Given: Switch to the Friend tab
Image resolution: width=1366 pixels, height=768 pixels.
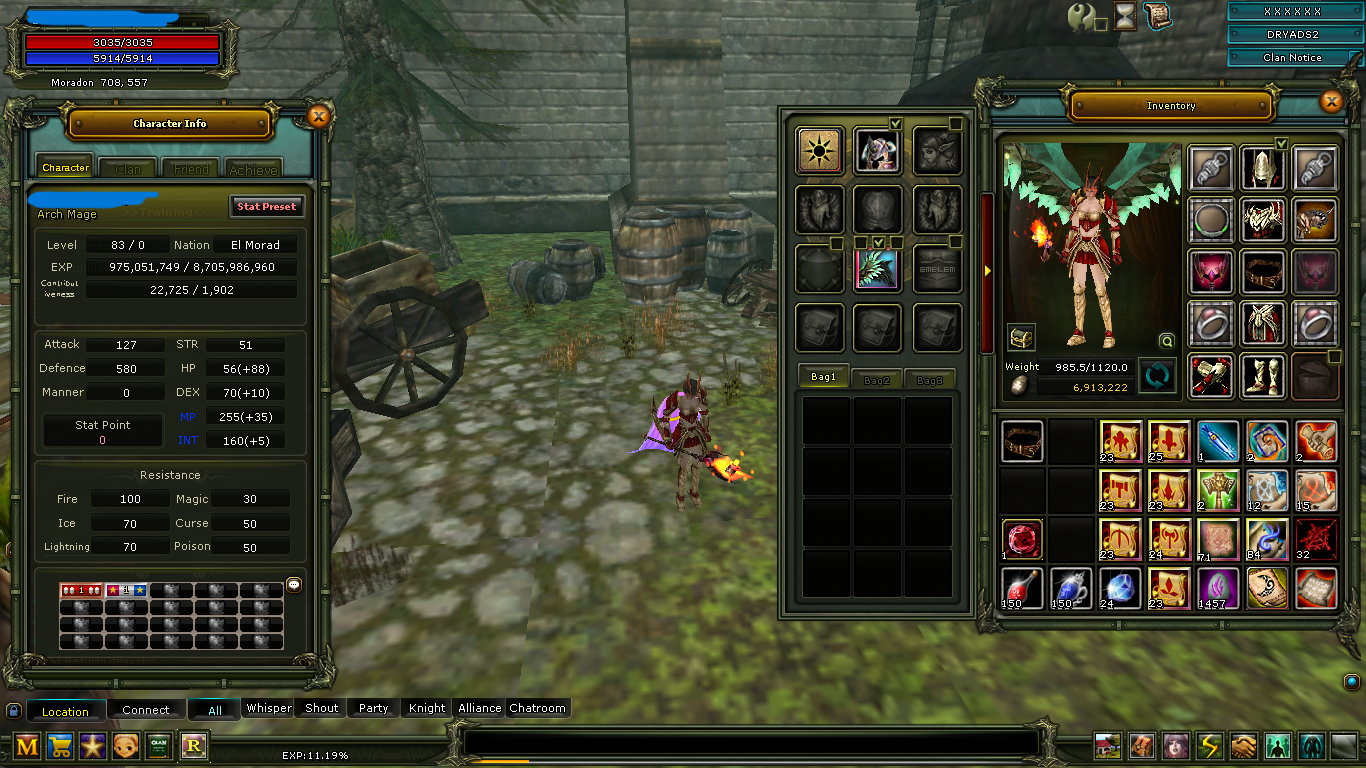Looking at the screenshot, I should coord(191,169).
